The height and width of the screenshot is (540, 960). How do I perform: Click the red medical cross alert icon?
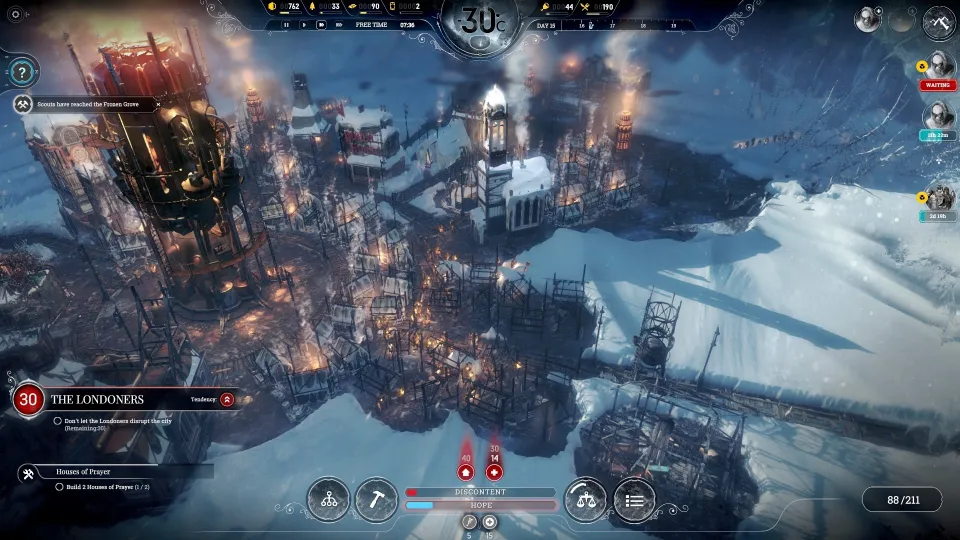pyautogui.click(x=494, y=472)
